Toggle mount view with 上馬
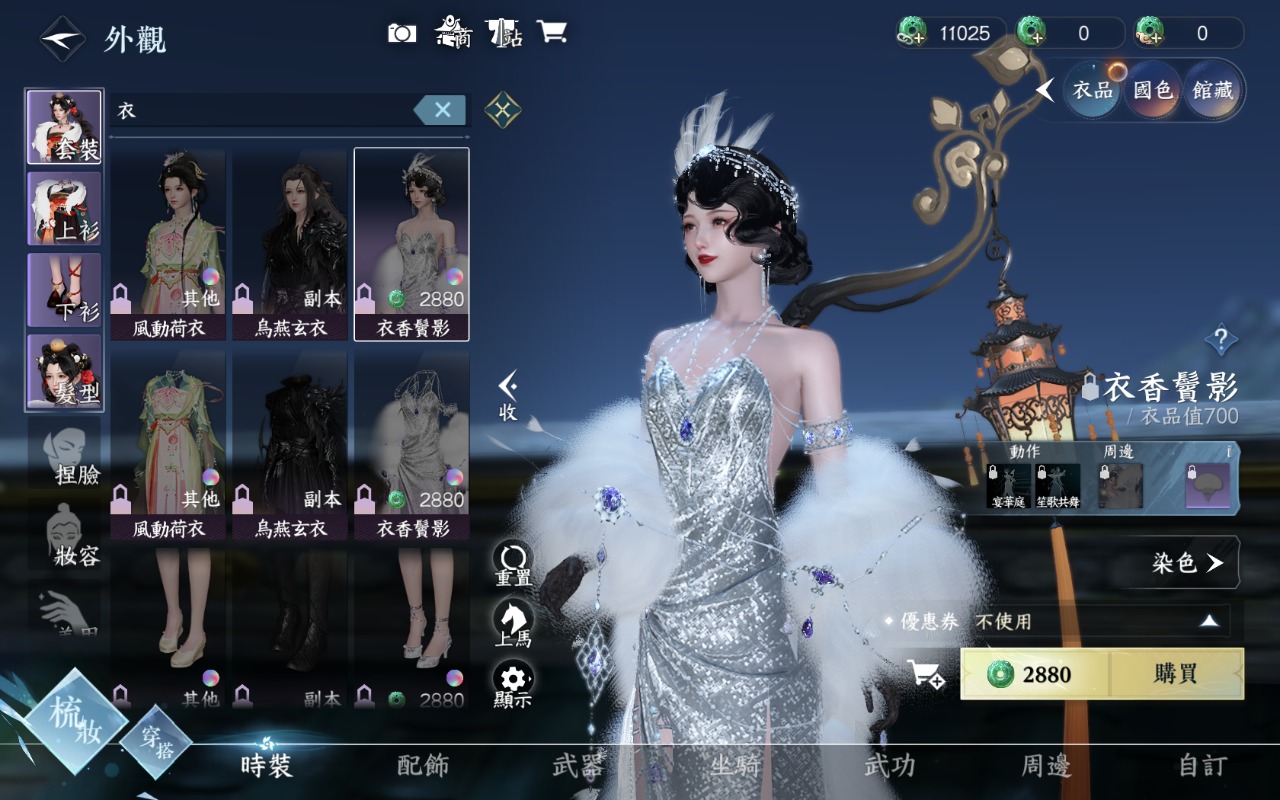The height and width of the screenshot is (800, 1280). click(x=513, y=624)
